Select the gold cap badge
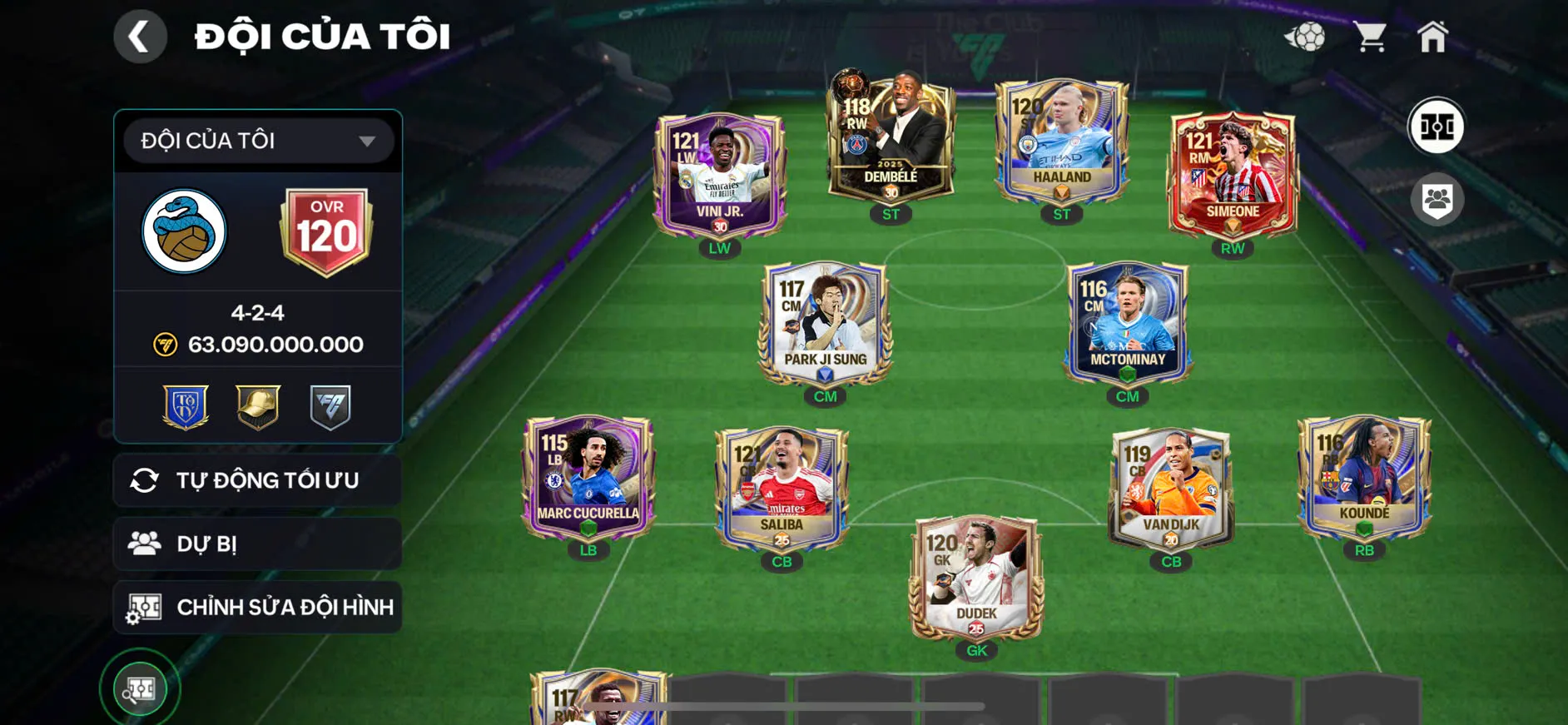 257,407
